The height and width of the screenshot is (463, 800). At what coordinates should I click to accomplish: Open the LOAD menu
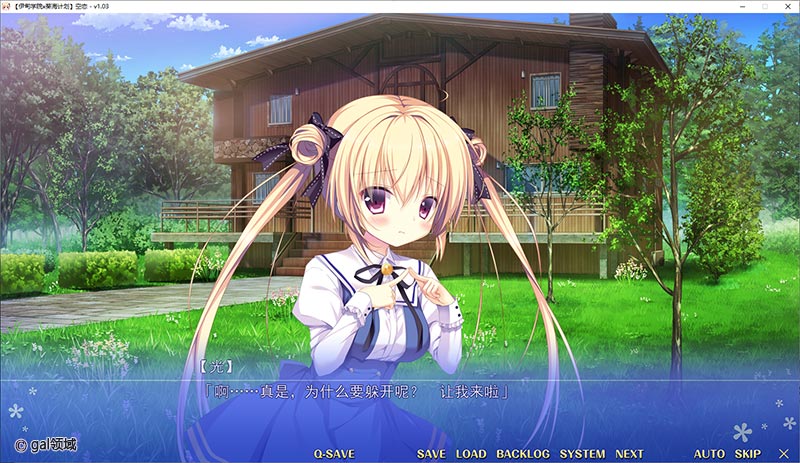pyautogui.click(x=471, y=454)
